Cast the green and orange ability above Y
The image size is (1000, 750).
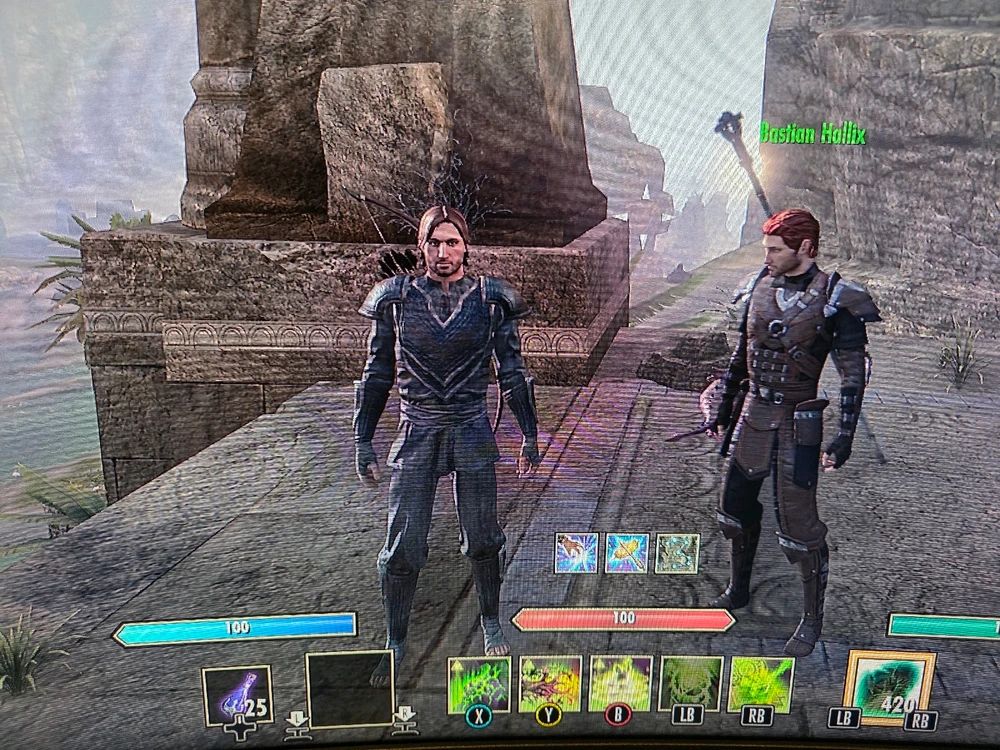click(550, 684)
